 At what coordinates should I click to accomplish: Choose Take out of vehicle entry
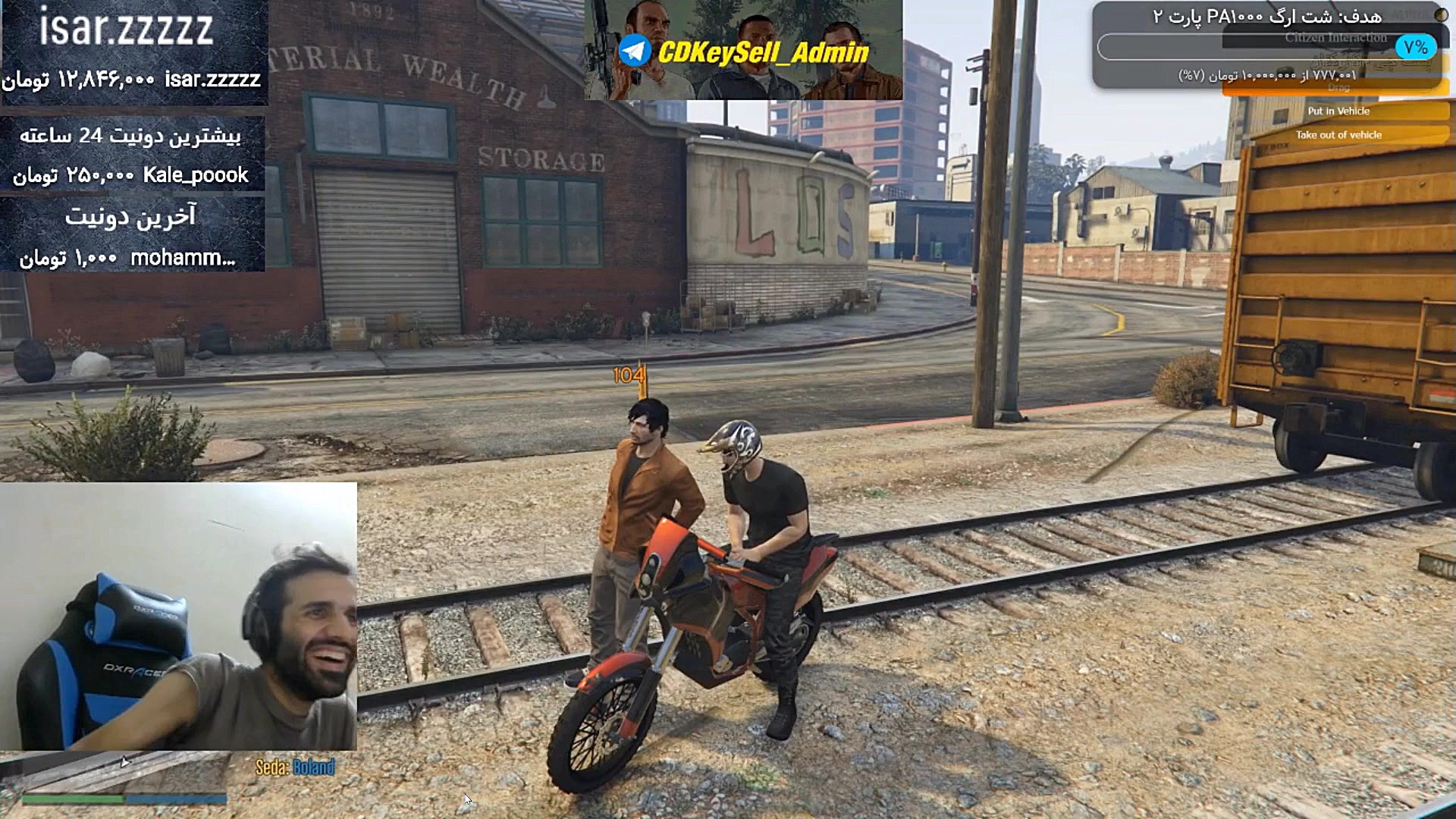1338,135
